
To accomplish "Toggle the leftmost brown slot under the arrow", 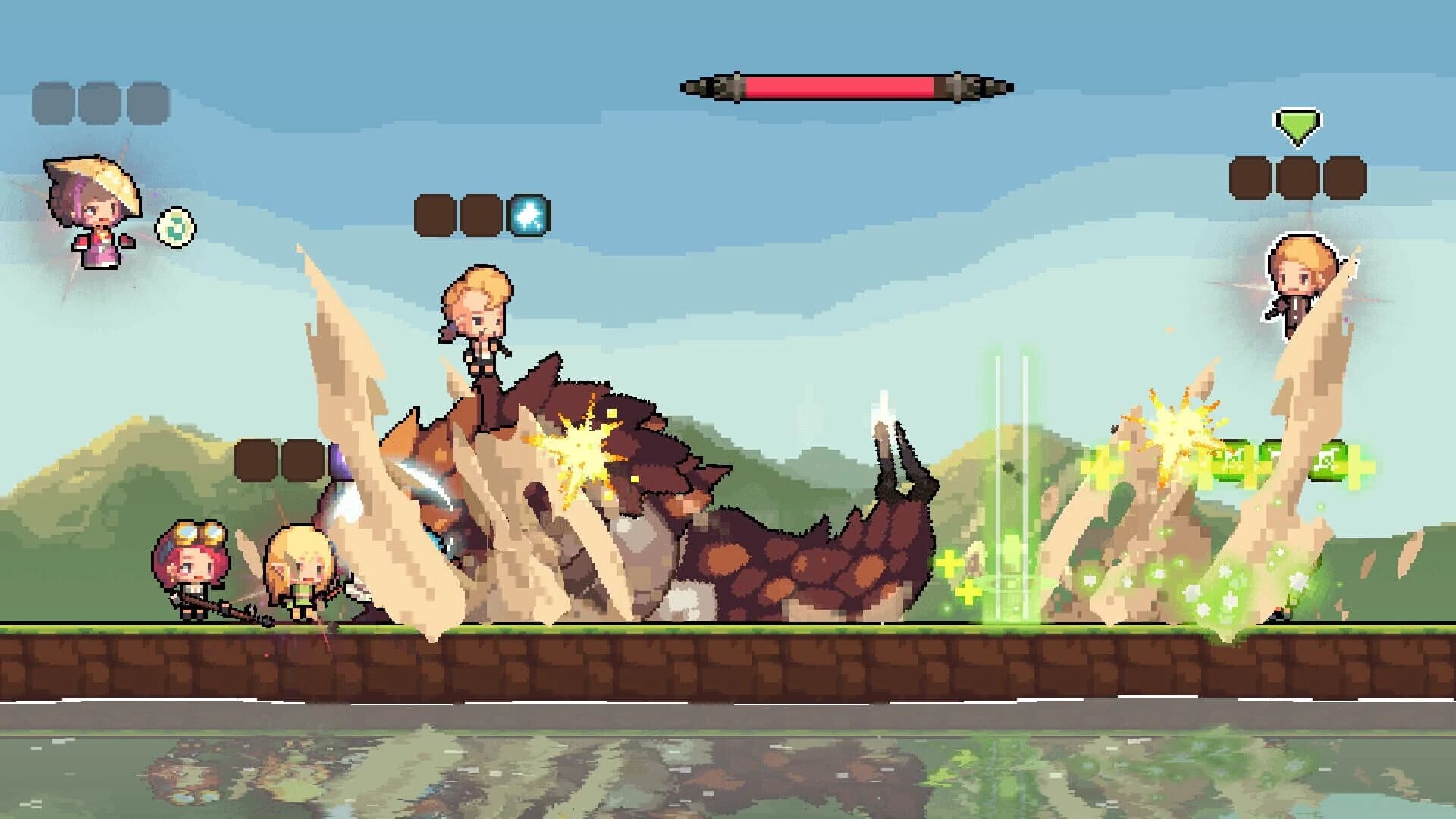I will [x=1251, y=177].
